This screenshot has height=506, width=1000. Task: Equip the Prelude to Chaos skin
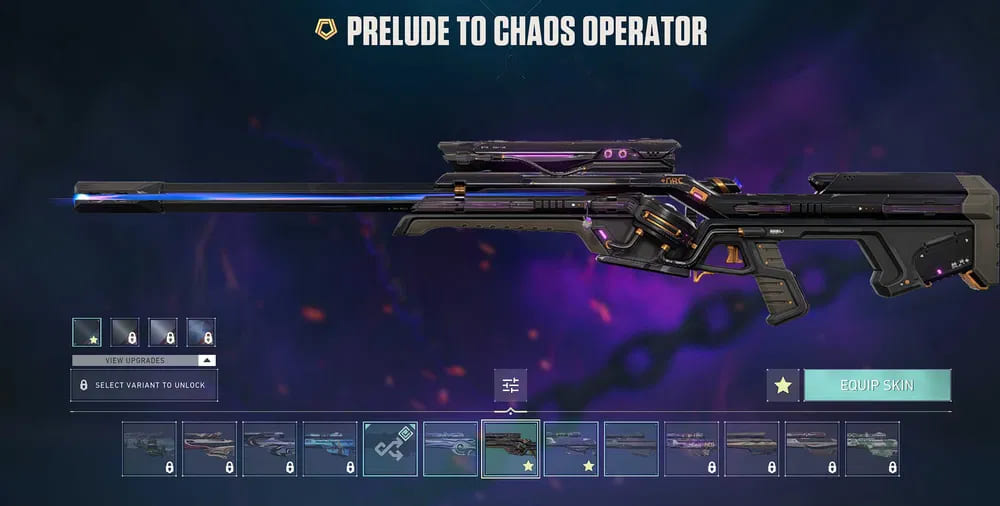[x=877, y=385]
